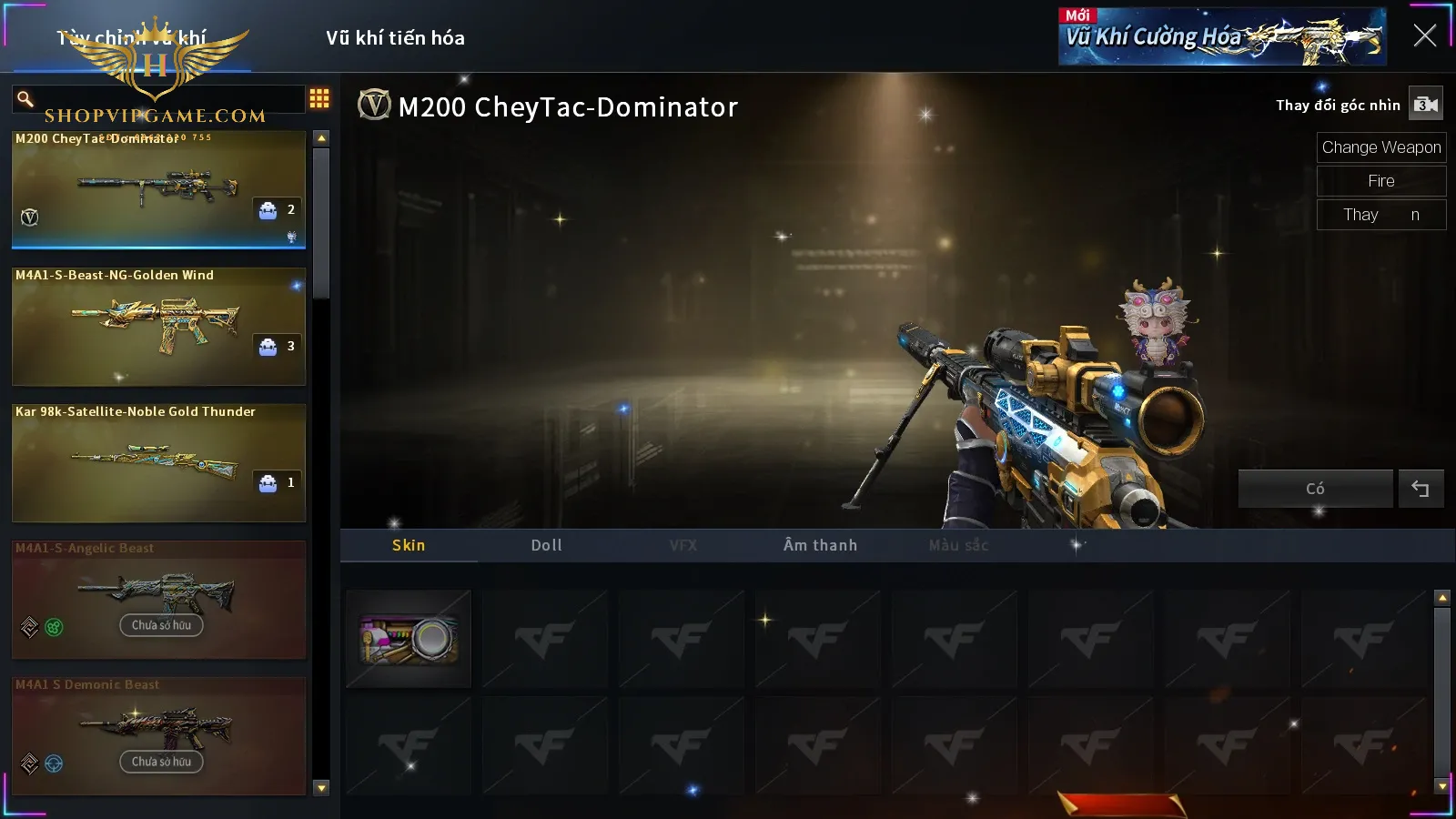Screen dimensions: 1456x819
Task: Select the unowned M4A1-S-Angelic Beast entry
Action: click(x=158, y=599)
